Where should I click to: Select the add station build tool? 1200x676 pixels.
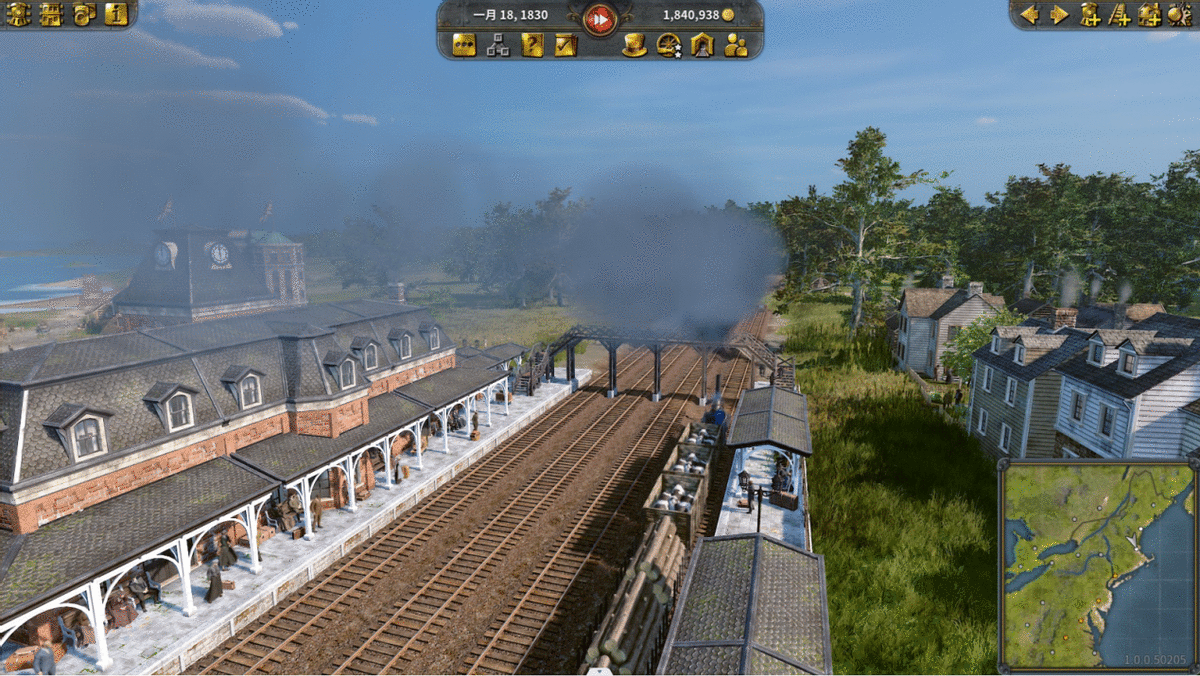pos(1091,14)
